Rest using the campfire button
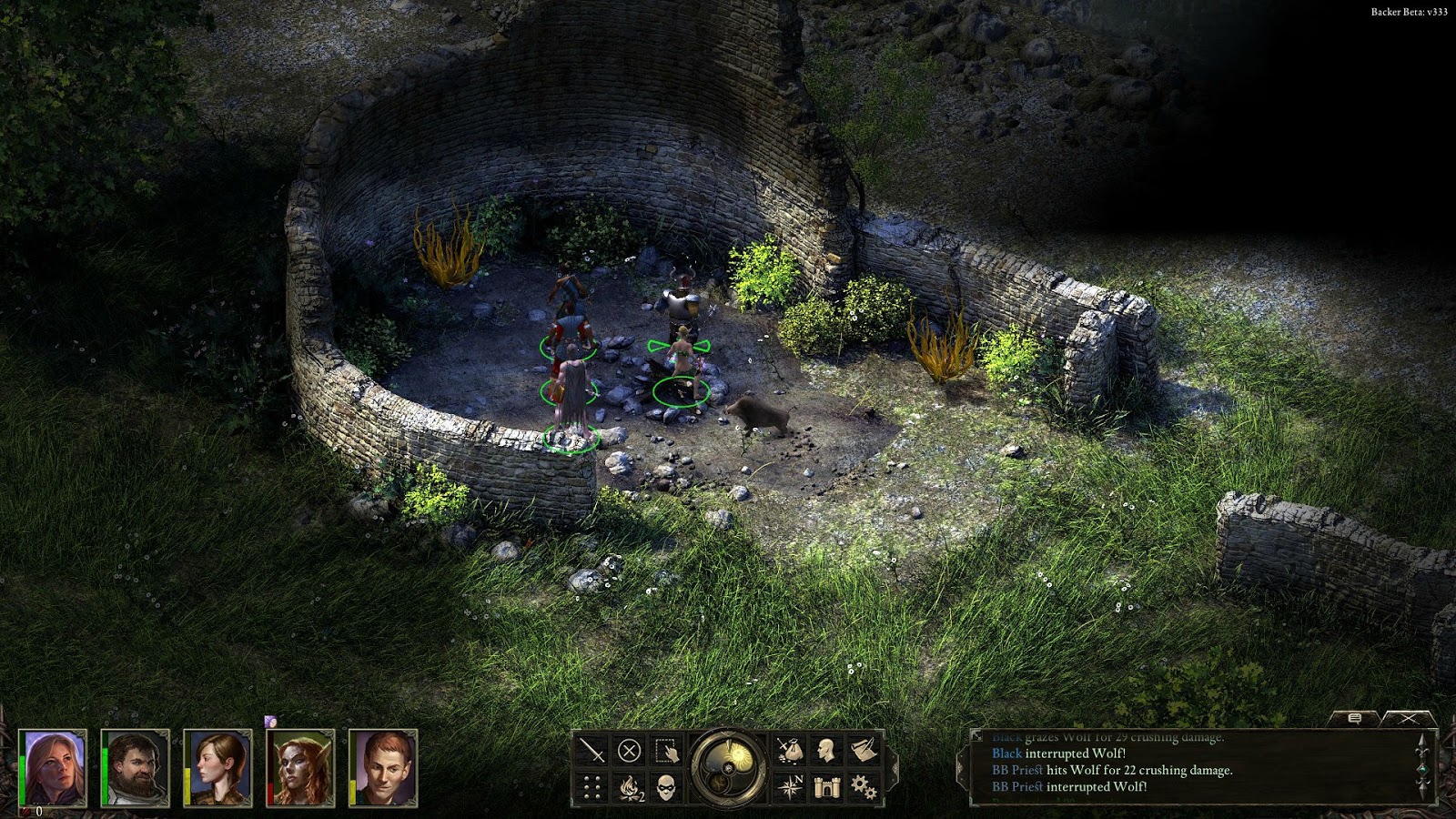Image resolution: width=1456 pixels, height=819 pixels. click(629, 787)
